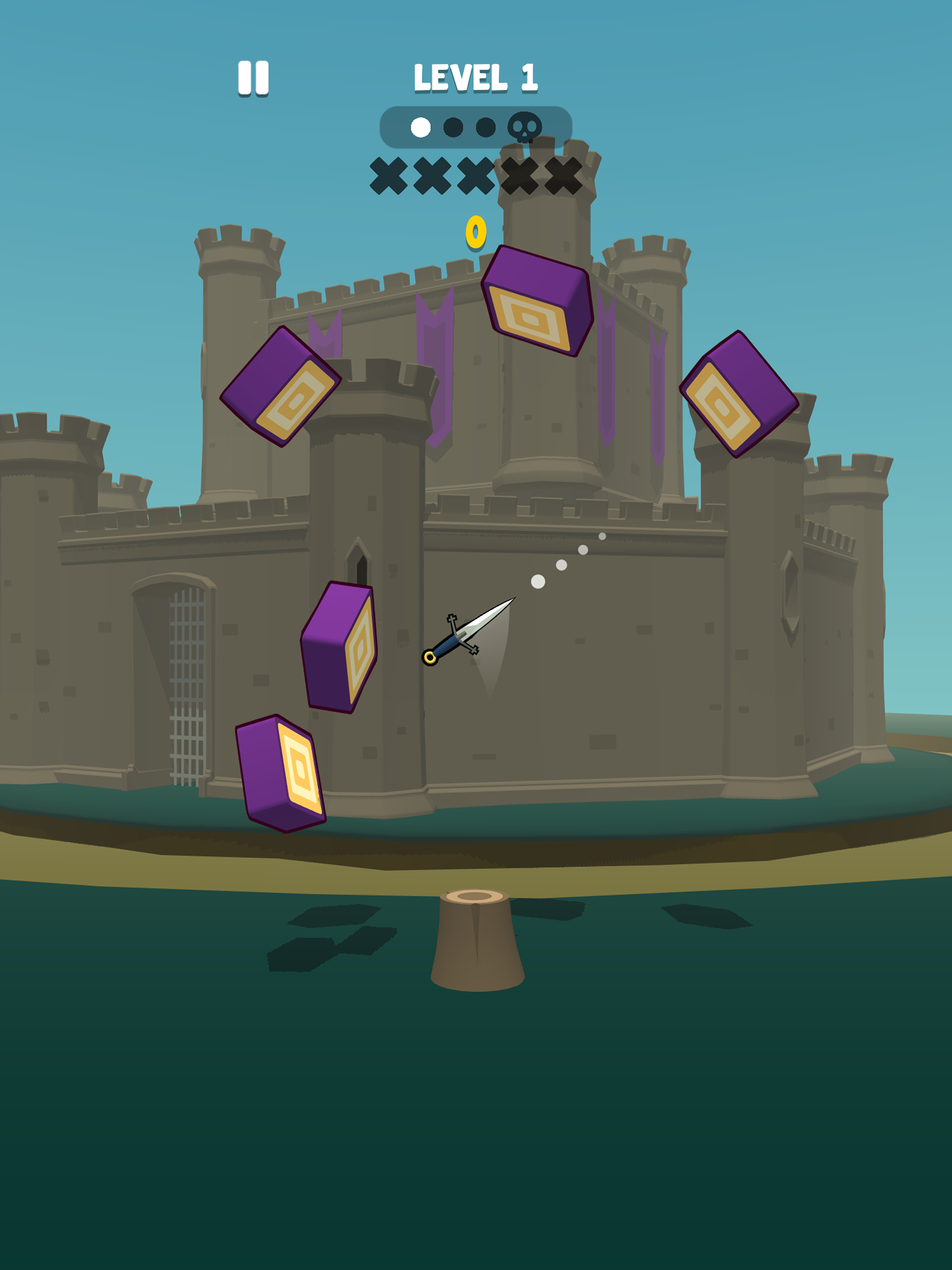Screen dimensions: 952x1270
Task: Click the gold coin ring counter
Action: [476, 232]
